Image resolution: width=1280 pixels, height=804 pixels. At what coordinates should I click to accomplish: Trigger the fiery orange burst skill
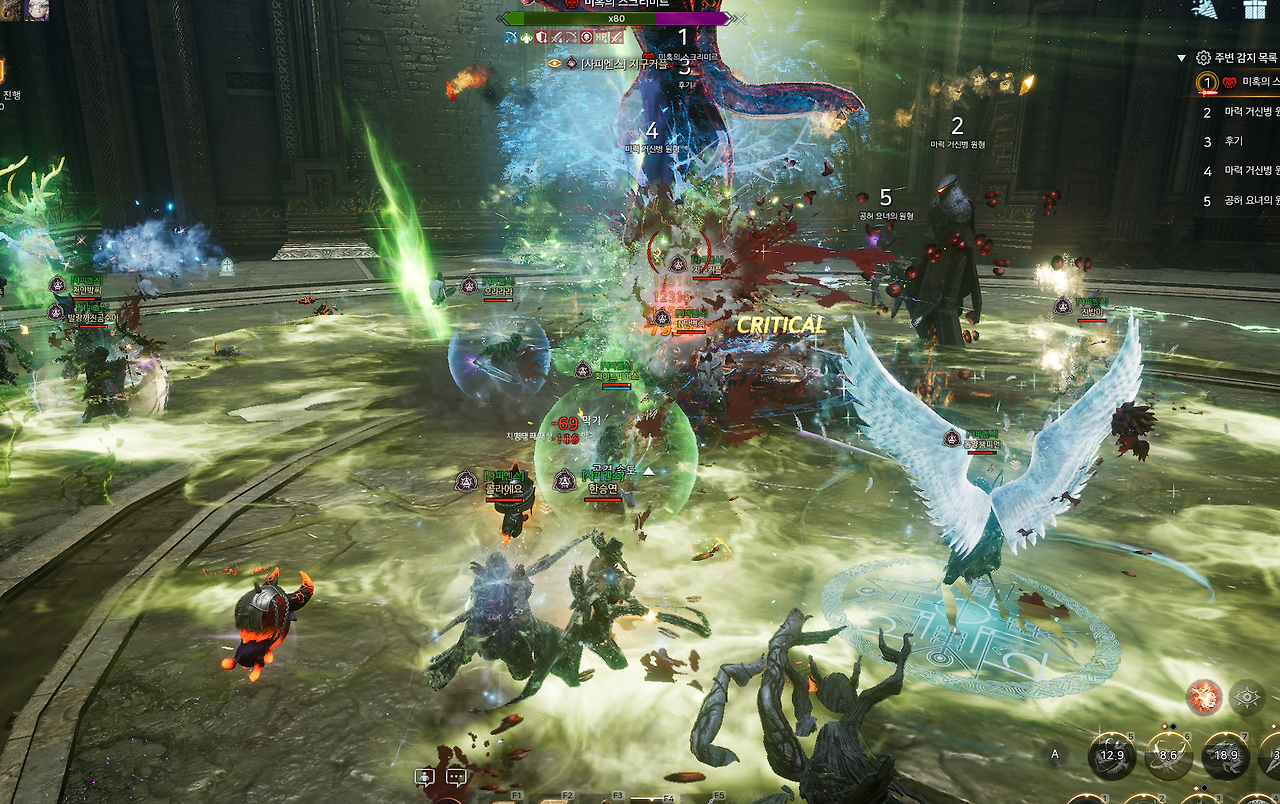1204,697
